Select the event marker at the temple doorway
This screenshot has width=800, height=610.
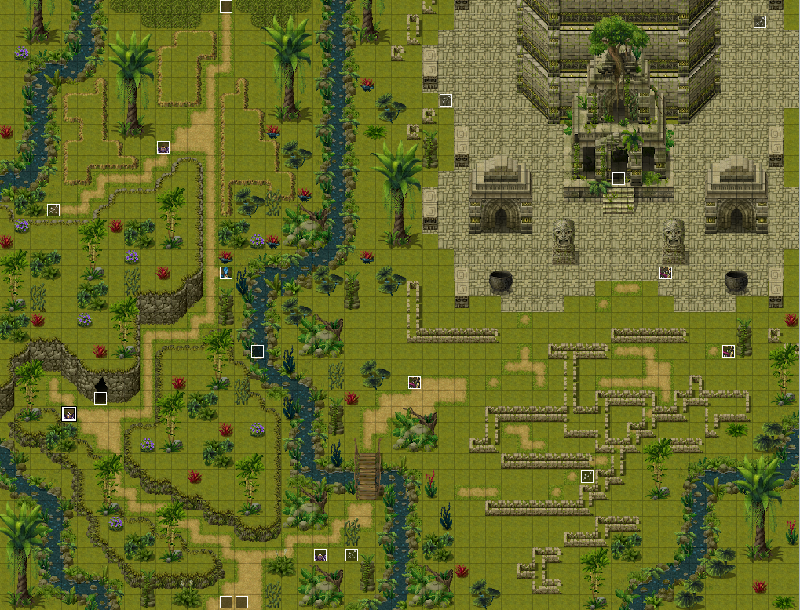(x=618, y=178)
